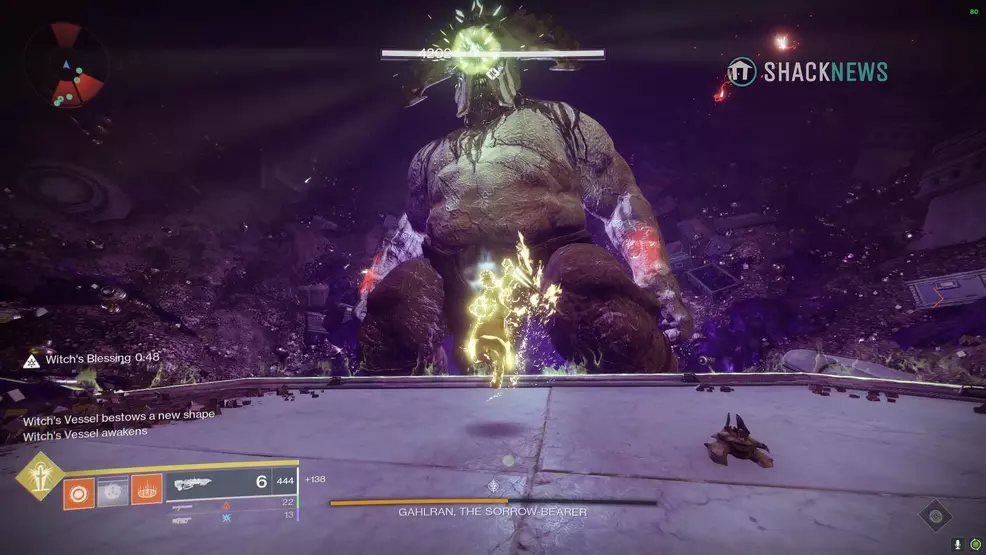This screenshot has height=555, width=986.
Task: Toggle the microphone overlay icon
Action: tap(958, 544)
